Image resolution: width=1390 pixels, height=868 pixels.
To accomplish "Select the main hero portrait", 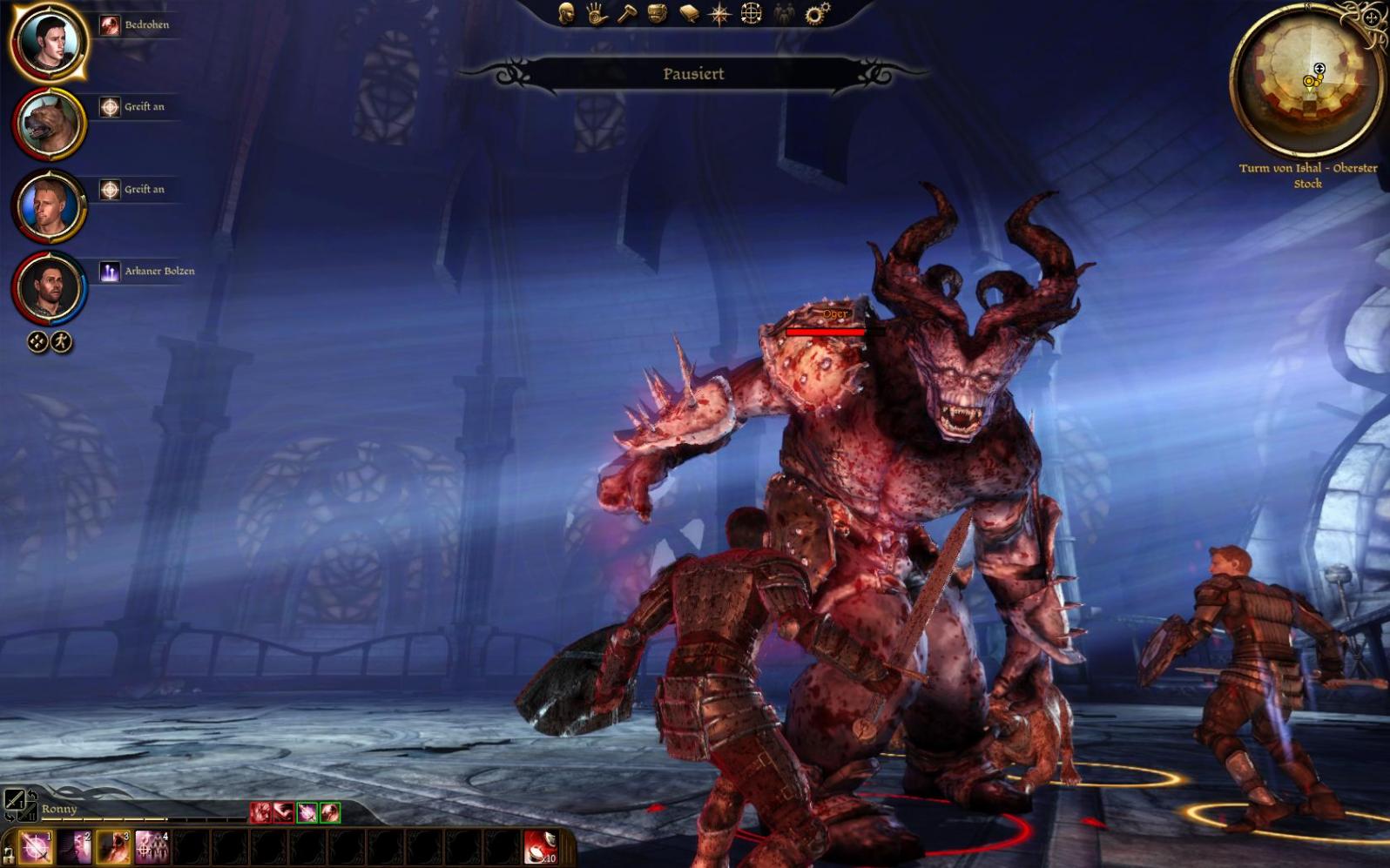I will pos(48,42).
